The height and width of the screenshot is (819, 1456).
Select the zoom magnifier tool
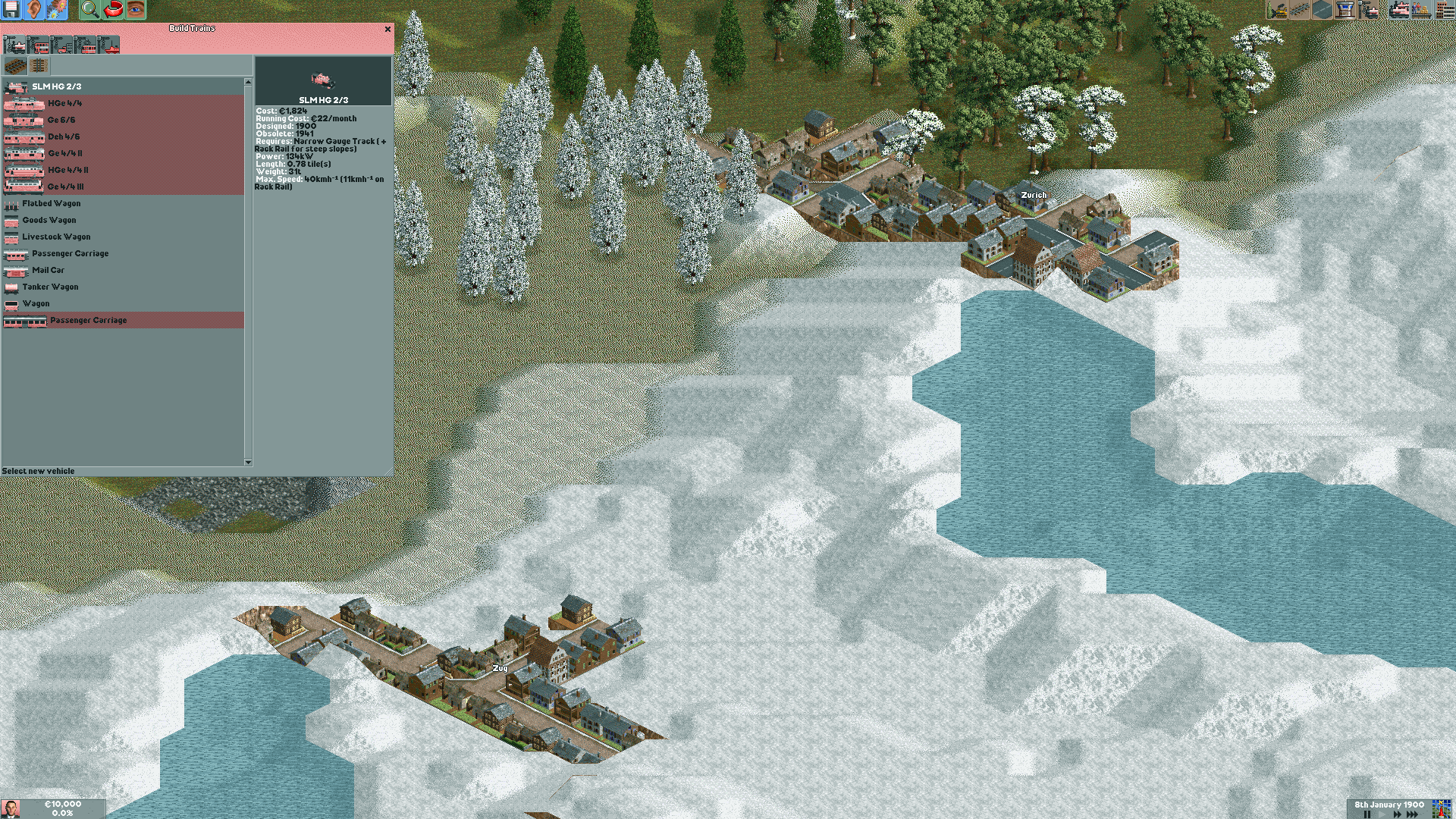pyautogui.click(x=89, y=10)
